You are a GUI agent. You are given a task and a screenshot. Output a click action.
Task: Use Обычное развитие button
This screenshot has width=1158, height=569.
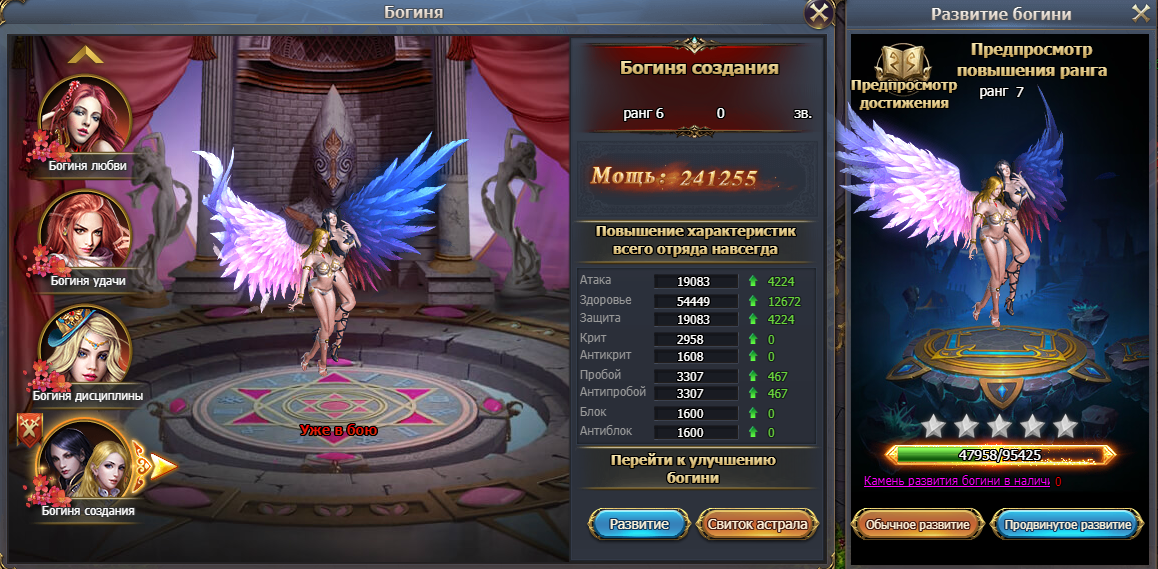tap(917, 524)
